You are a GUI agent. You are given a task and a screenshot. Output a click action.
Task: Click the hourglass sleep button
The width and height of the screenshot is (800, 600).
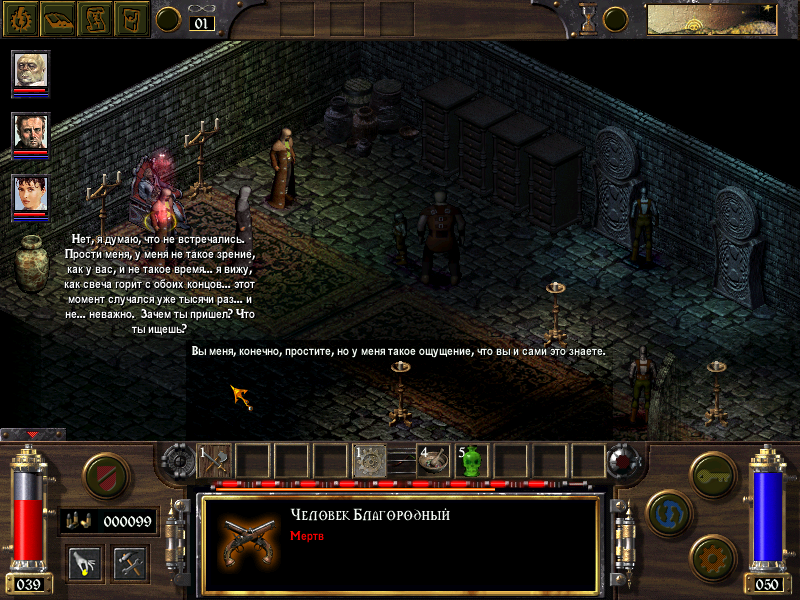(x=590, y=17)
